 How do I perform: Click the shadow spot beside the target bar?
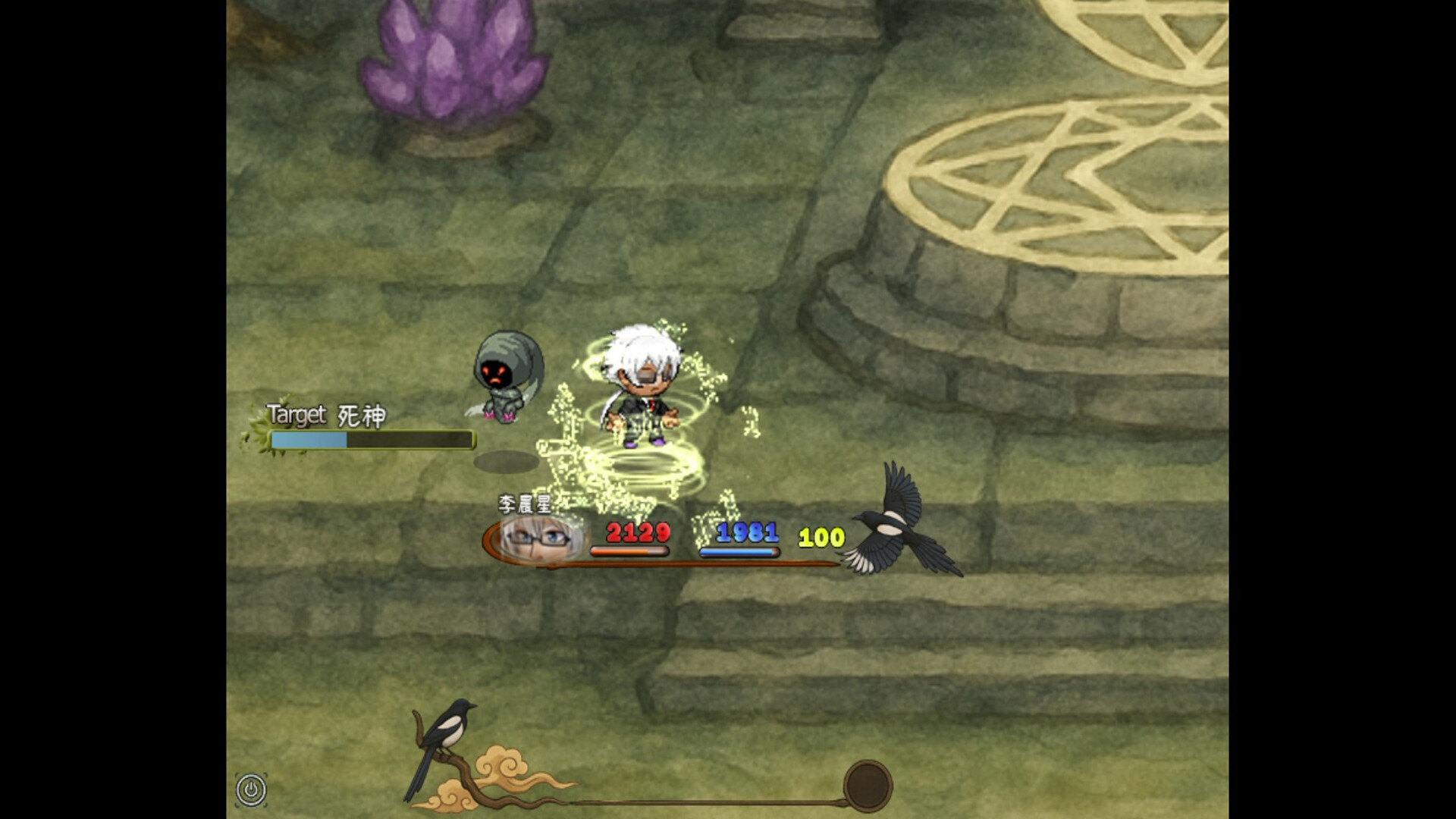(x=507, y=460)
